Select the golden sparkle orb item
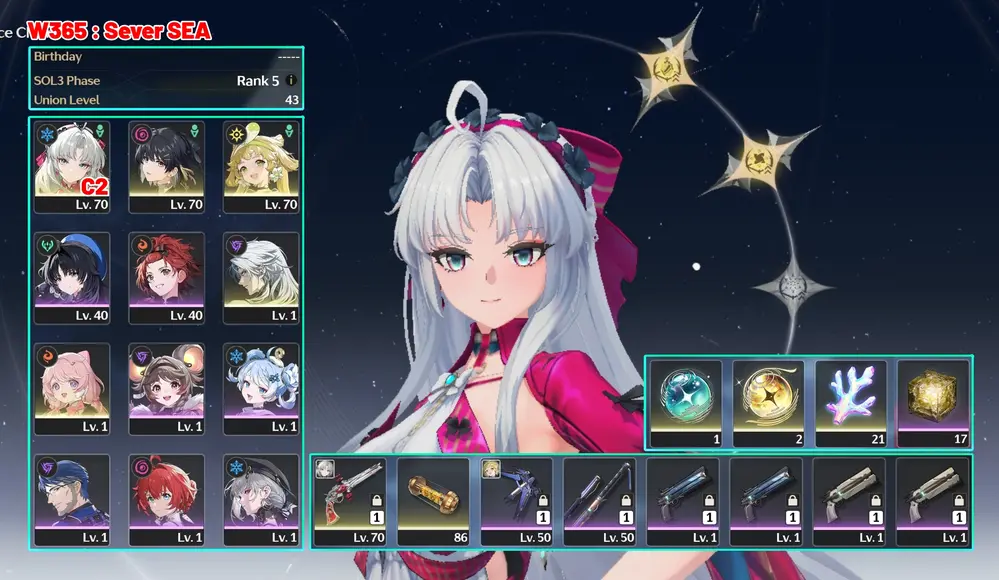The height and width of the screenshot is (580, 999). pyautogui.click(x=768, y=402)
